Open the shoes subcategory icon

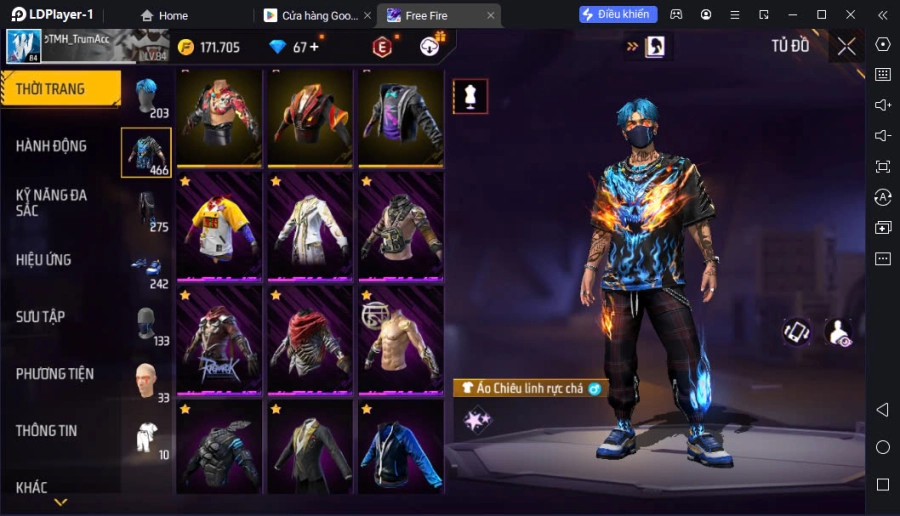tap(146, 268)
